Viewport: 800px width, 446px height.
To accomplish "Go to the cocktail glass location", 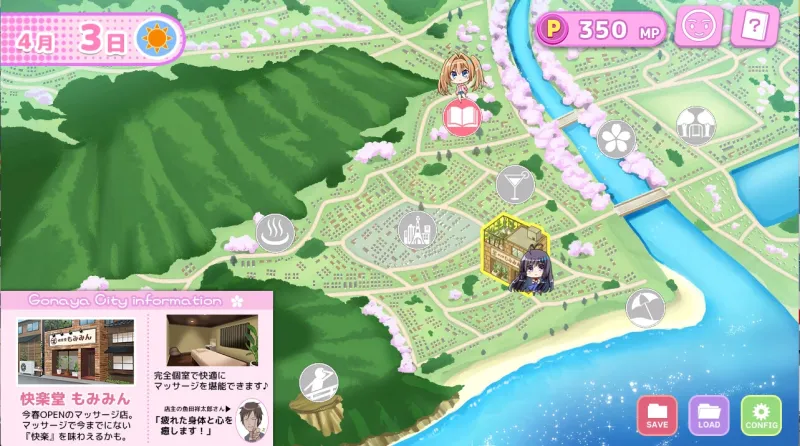I will point(515,184).
